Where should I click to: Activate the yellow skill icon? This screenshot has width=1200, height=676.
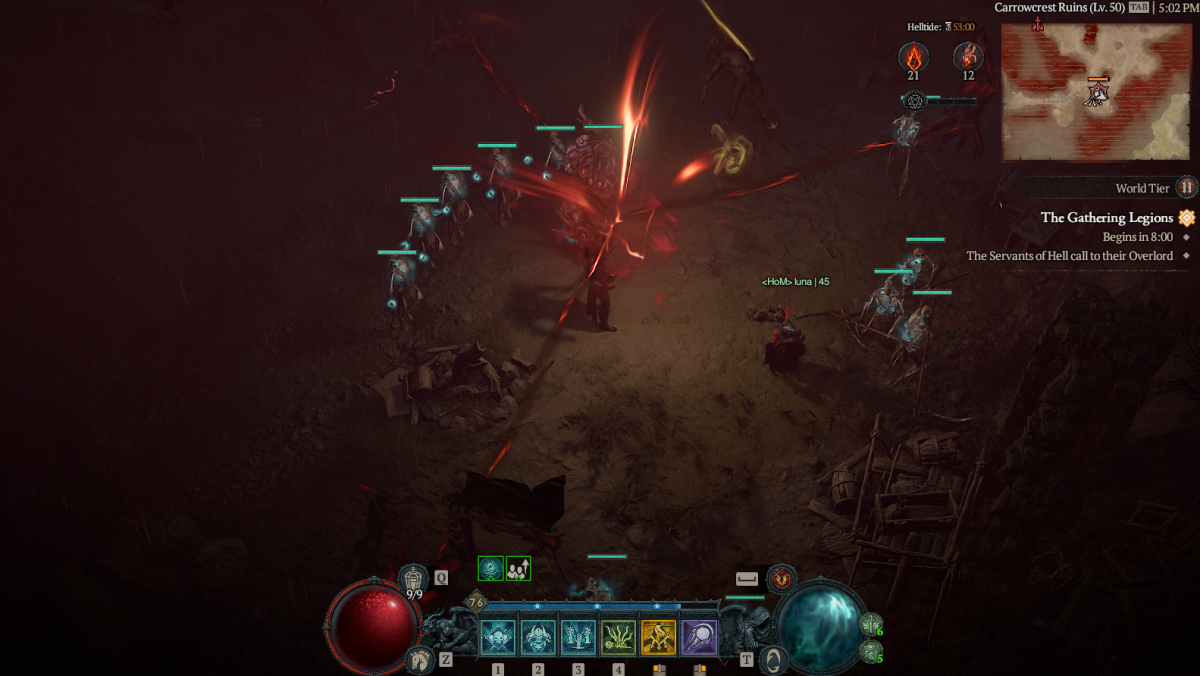click(x=659, y=638)
